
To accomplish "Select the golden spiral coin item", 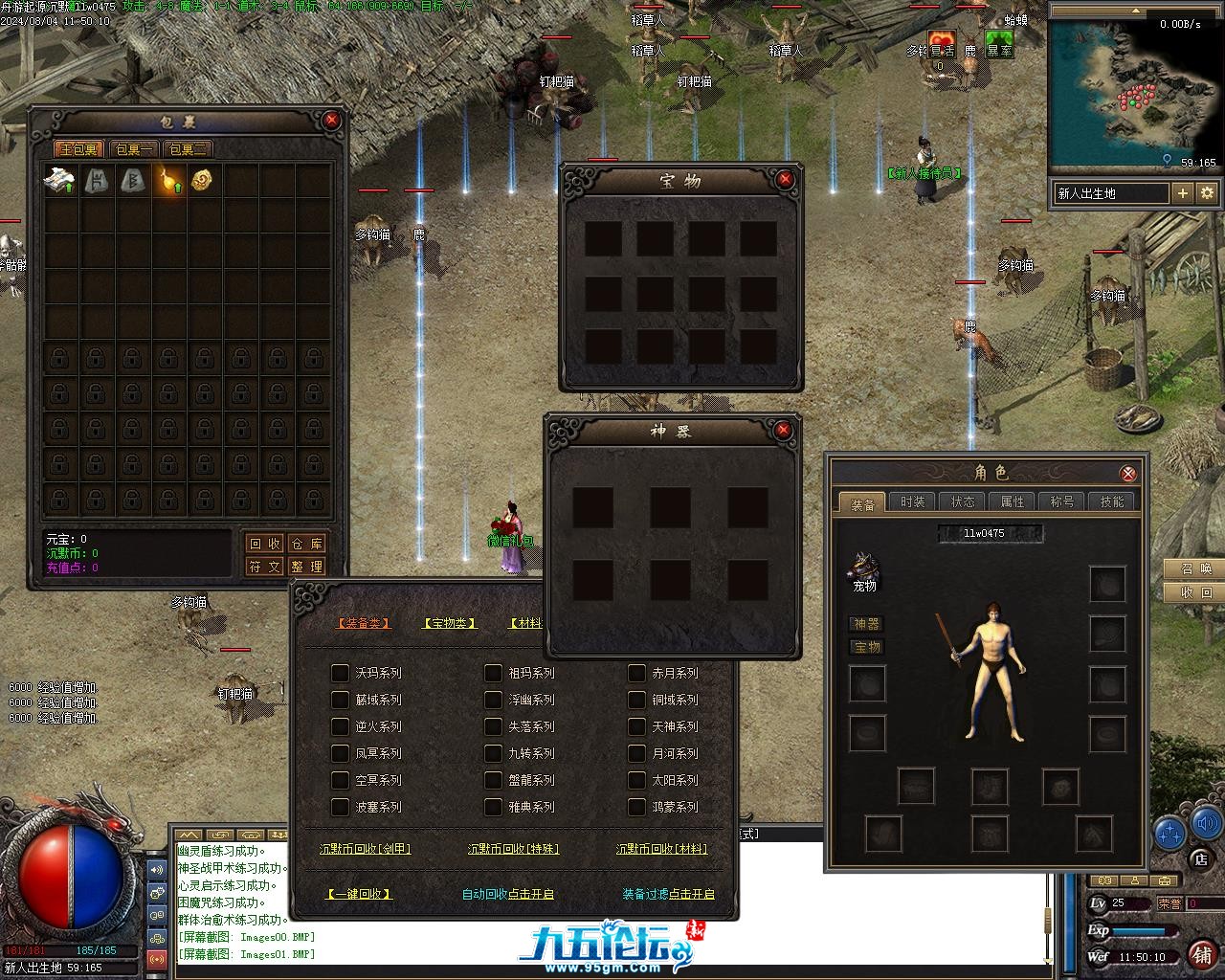I will 203,180.
